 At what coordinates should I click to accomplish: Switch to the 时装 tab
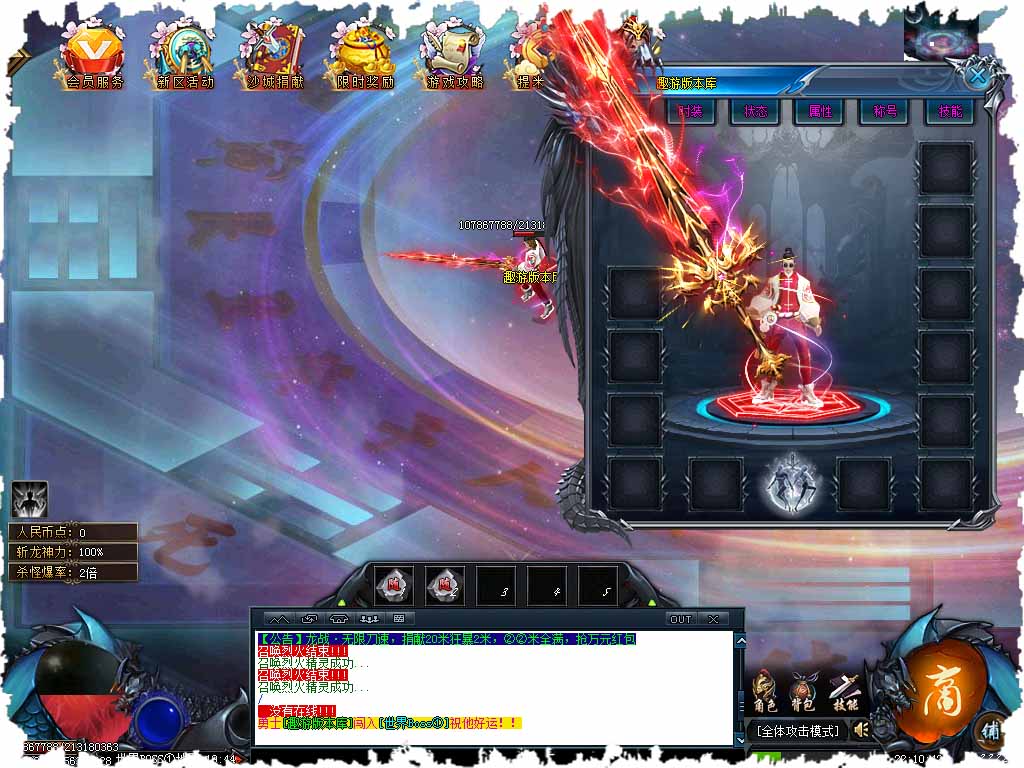(691, 111)
